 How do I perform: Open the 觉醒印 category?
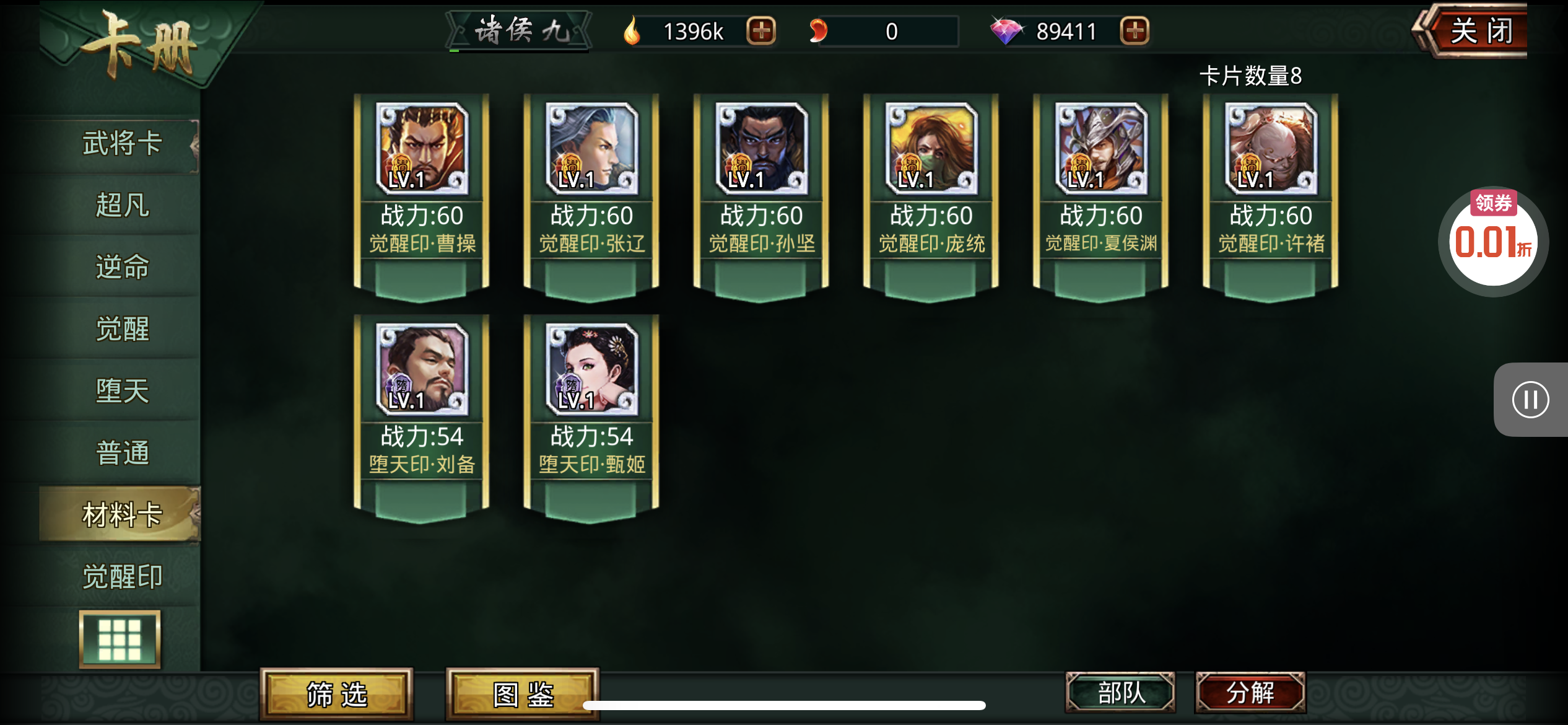pos(122,577)
